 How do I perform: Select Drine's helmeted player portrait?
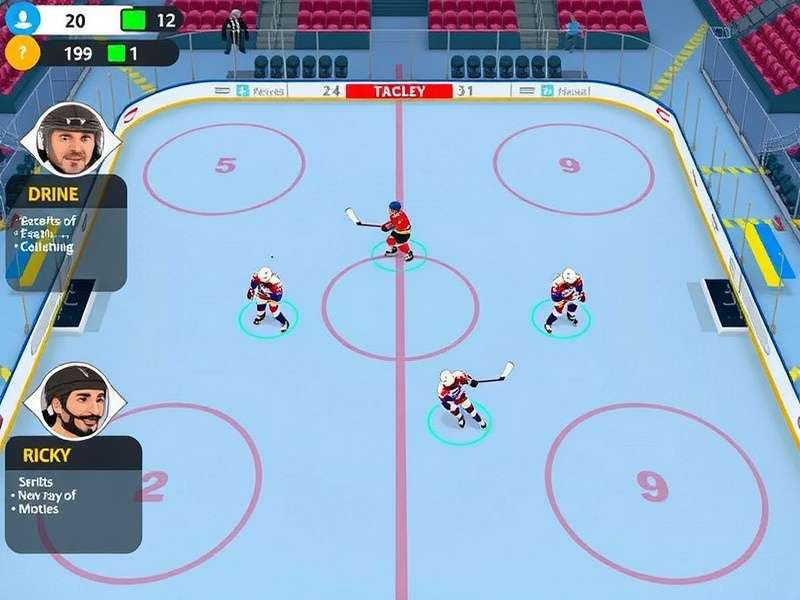pos(70,139)
